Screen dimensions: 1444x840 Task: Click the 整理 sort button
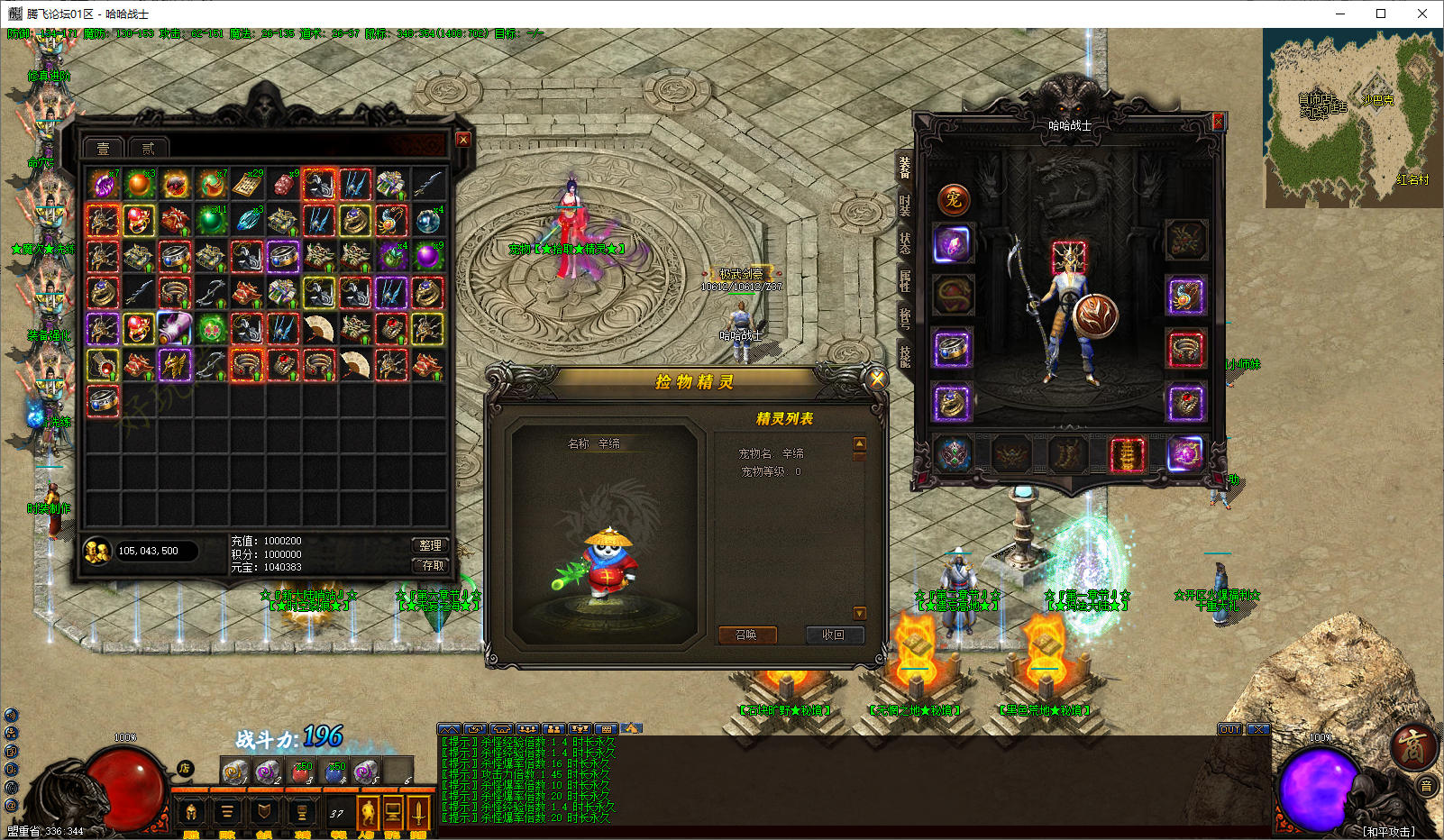tap(430, 545)
